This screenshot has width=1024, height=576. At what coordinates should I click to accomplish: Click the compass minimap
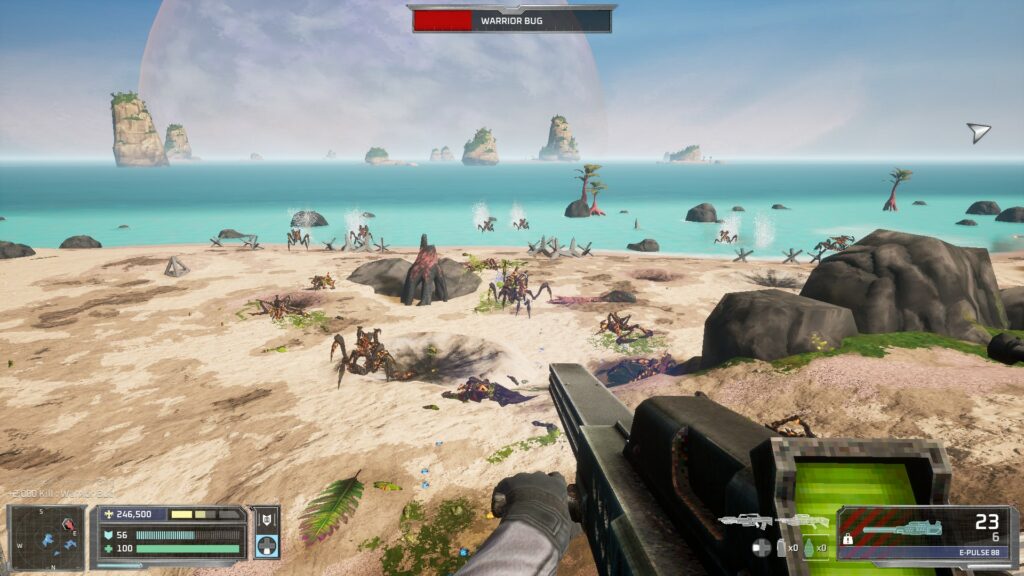[x=47, y=538]
